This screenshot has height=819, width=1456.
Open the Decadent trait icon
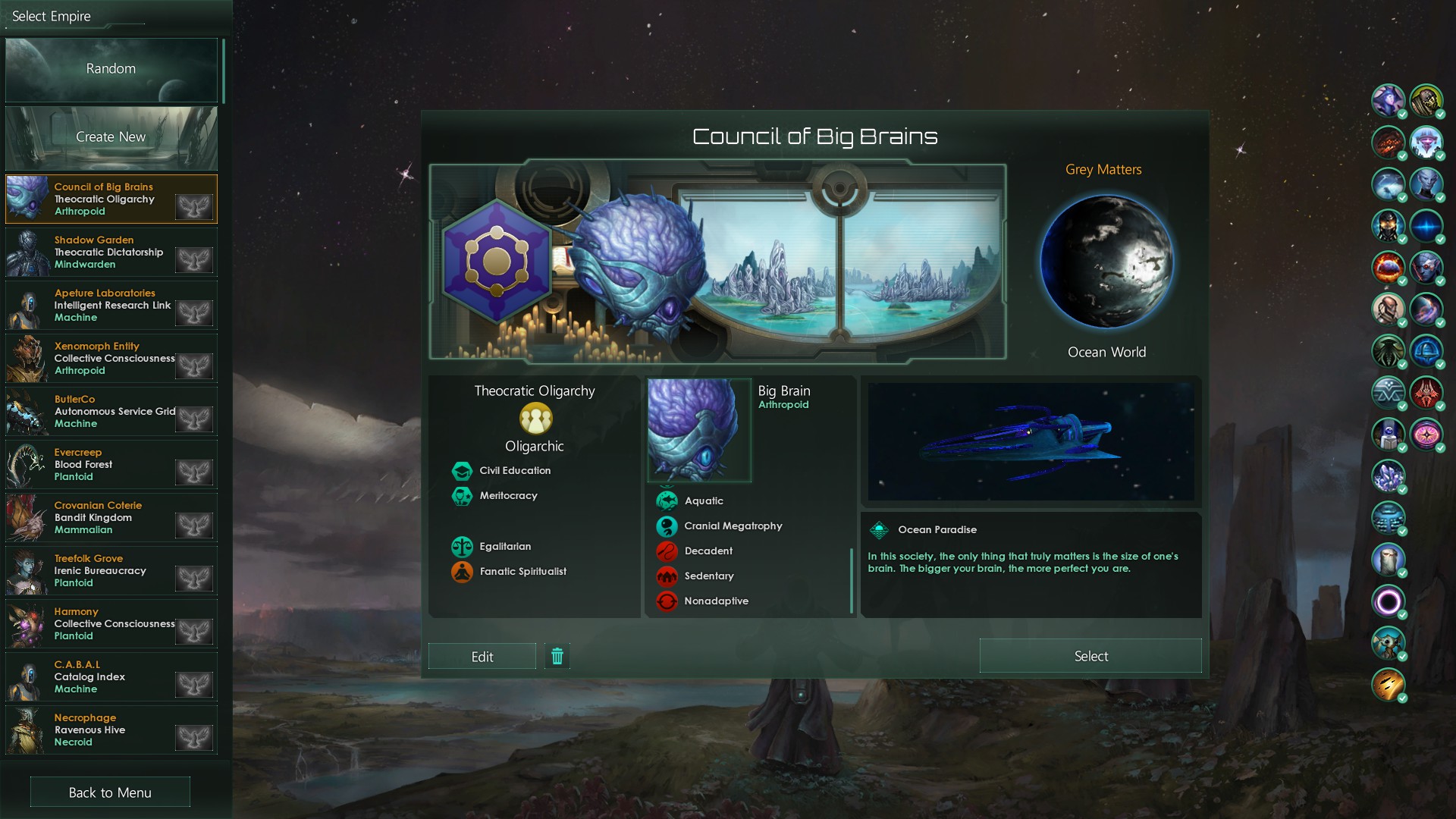pos(667,551)
